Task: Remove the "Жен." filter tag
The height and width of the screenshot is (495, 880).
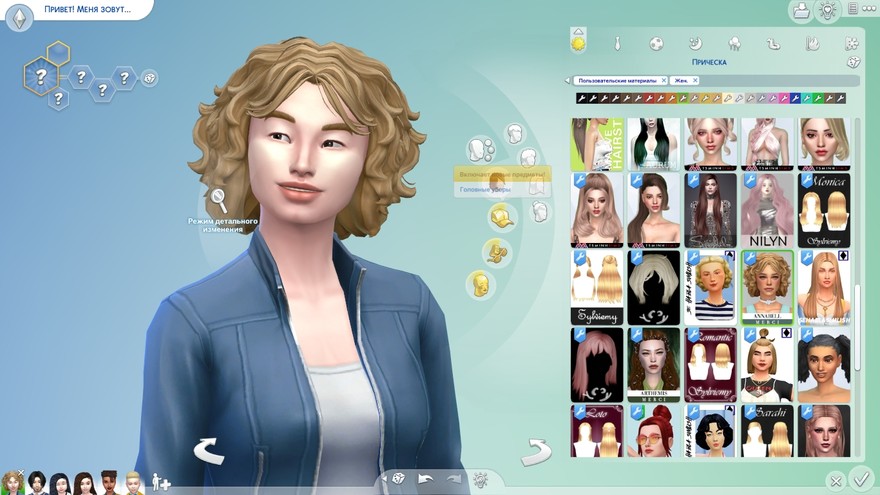Action: 695,80
